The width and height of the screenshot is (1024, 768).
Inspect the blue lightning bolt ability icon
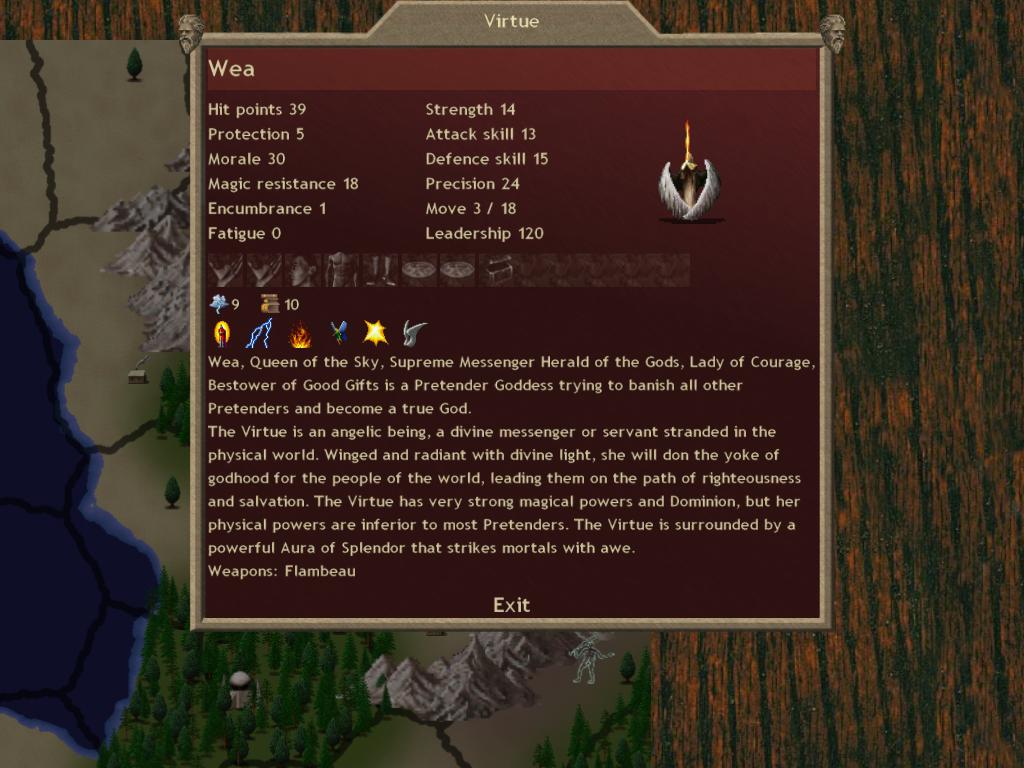258,333
